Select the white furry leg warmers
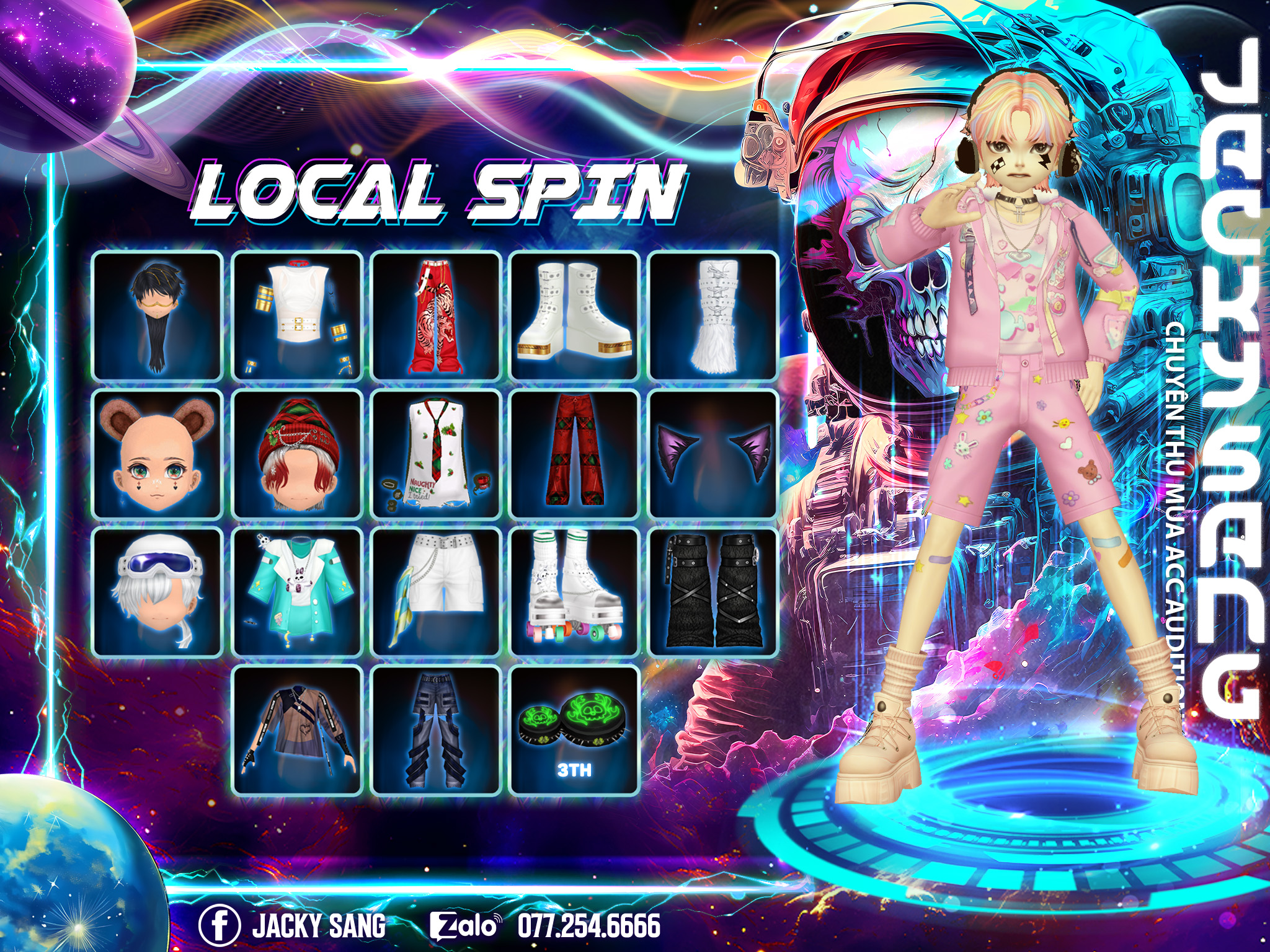Viewport: 1270px width, 952px height. pos(713,316)
